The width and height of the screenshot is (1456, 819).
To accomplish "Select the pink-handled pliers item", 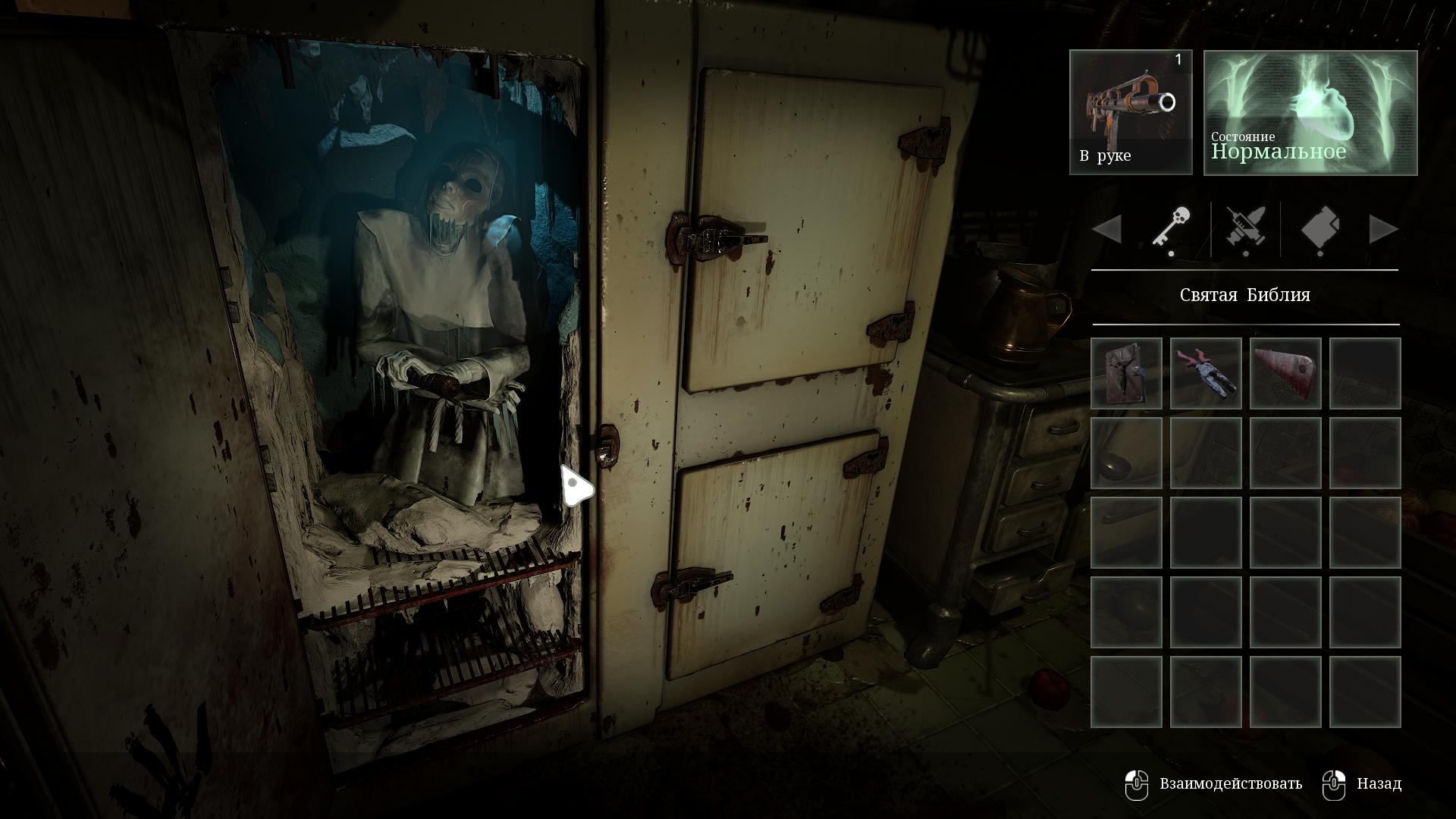I will tap(1206, 373).
